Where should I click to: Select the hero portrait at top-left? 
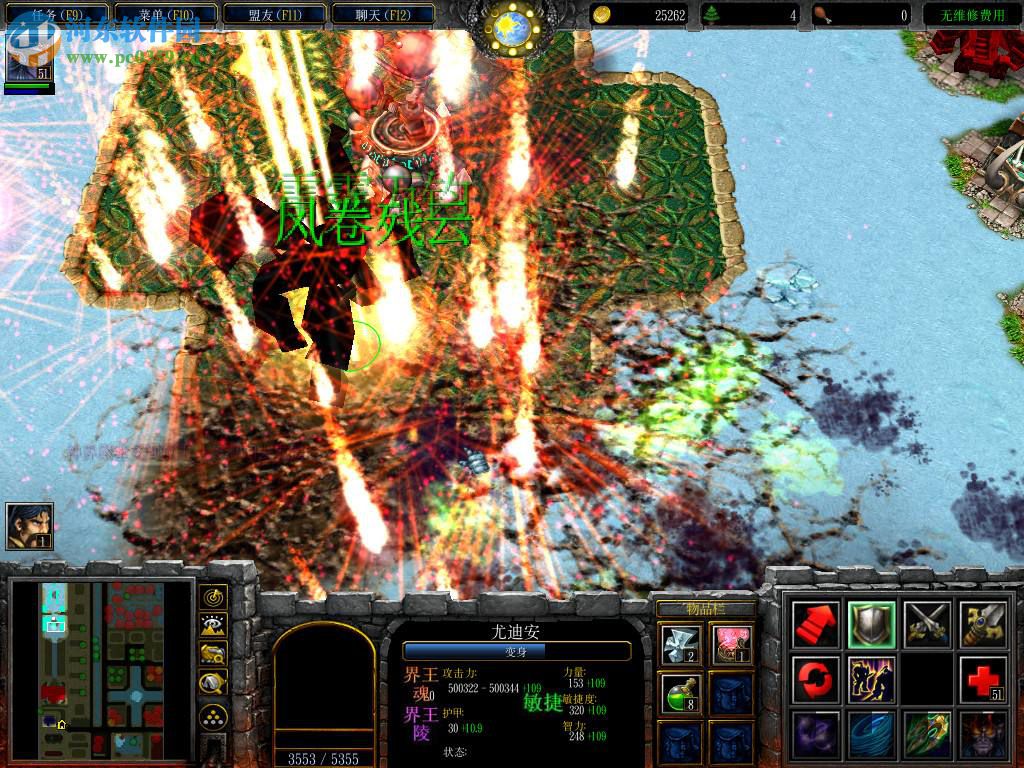pos(29,58)
